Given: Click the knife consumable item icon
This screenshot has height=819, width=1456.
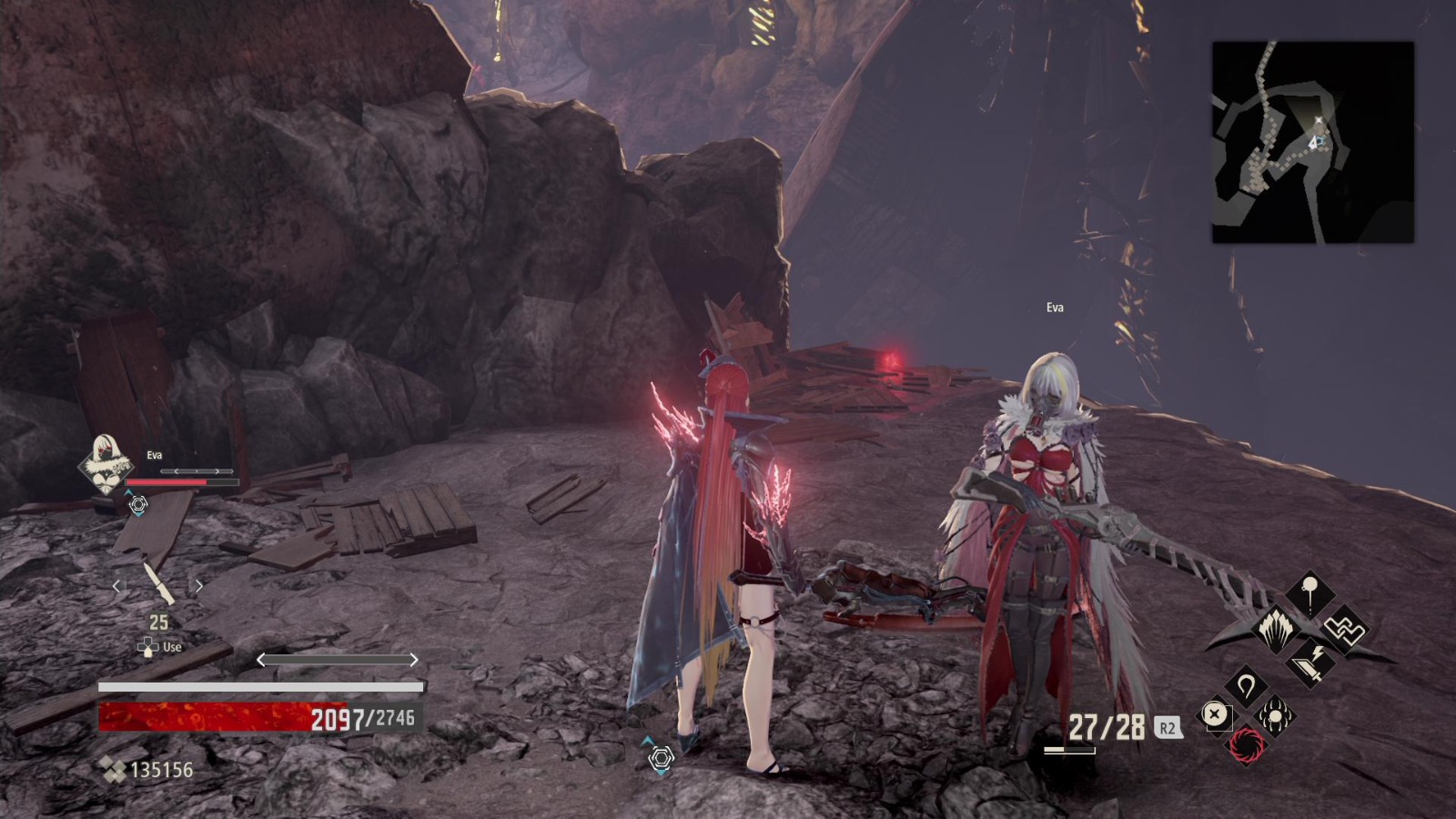Looking at the screenshot, I should tap(160, 583).
